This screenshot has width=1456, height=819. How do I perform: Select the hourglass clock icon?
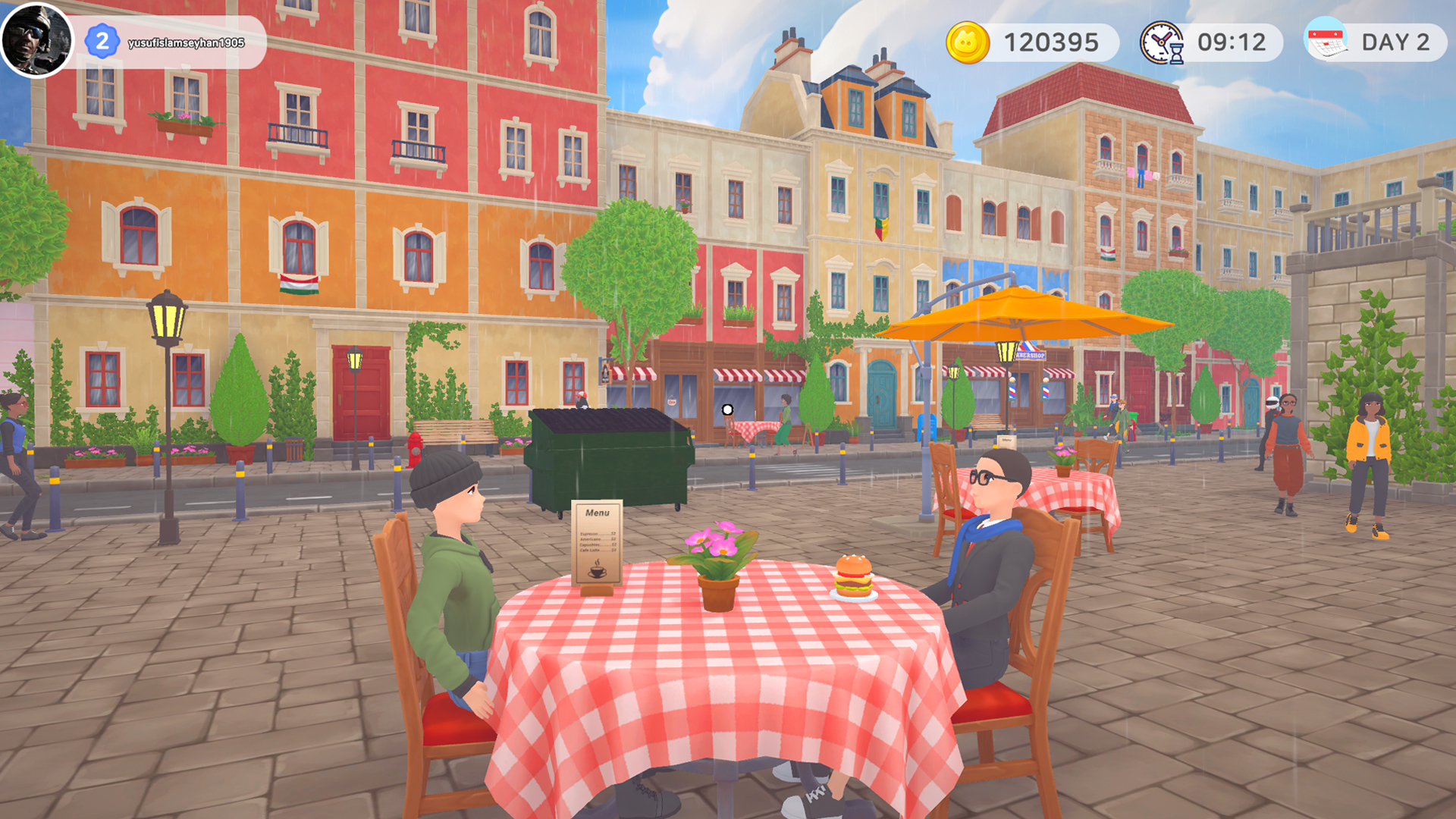pyautogui.click(x=1161, y=43)
